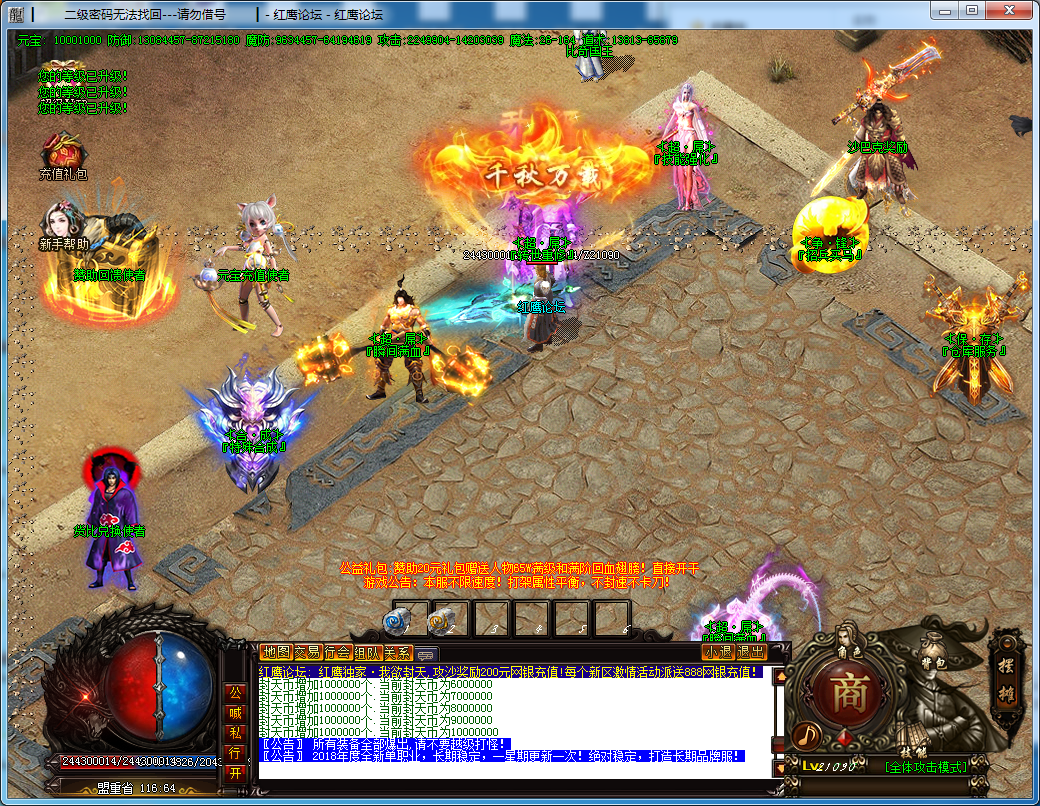The width and height of the screenshot is (1040, 806).
Task: Click the 退出 exit game button
Action: click(x=751, y=652)
